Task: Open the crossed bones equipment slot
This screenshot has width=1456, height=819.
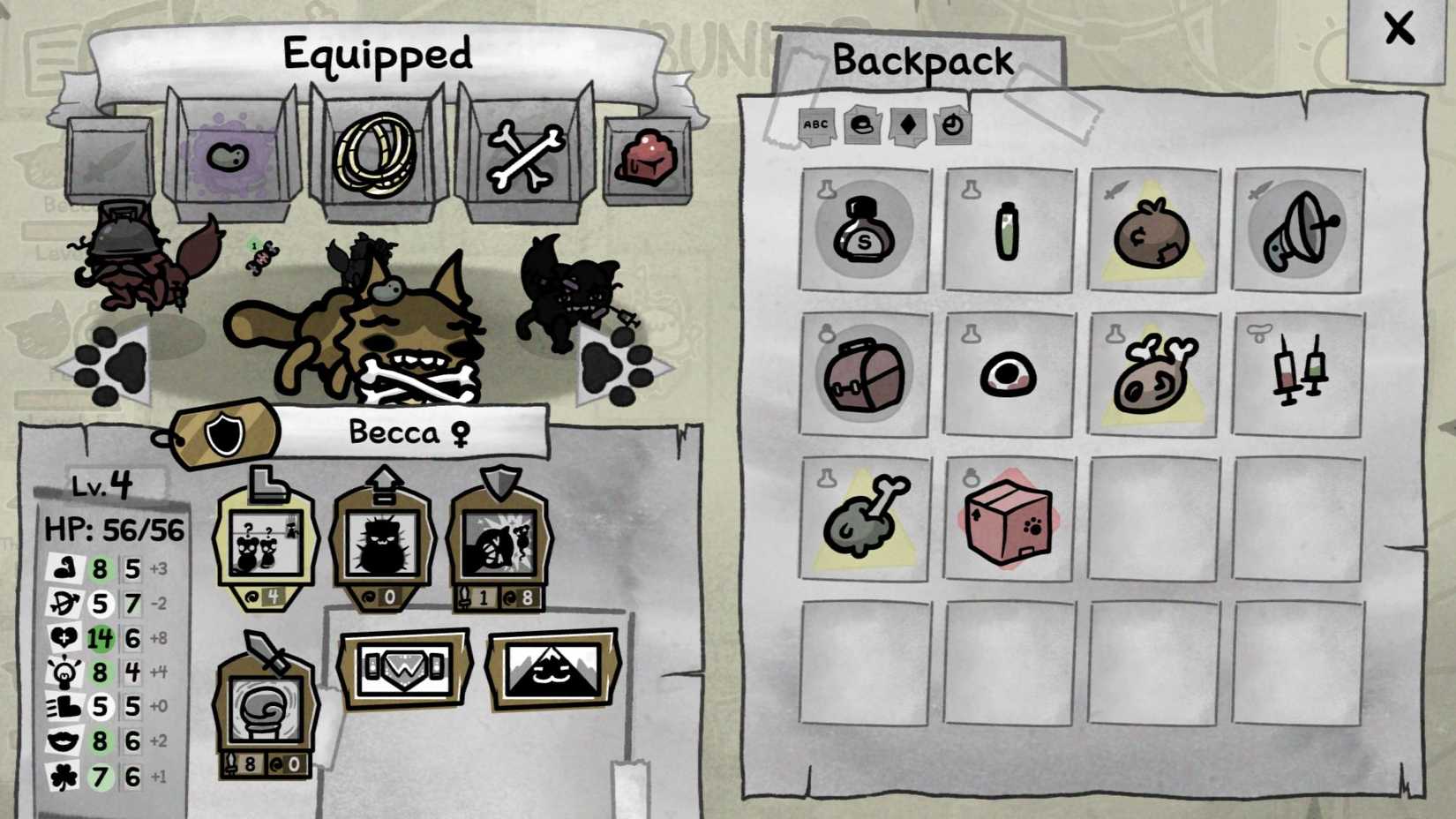Action: [x=527, y=154]
